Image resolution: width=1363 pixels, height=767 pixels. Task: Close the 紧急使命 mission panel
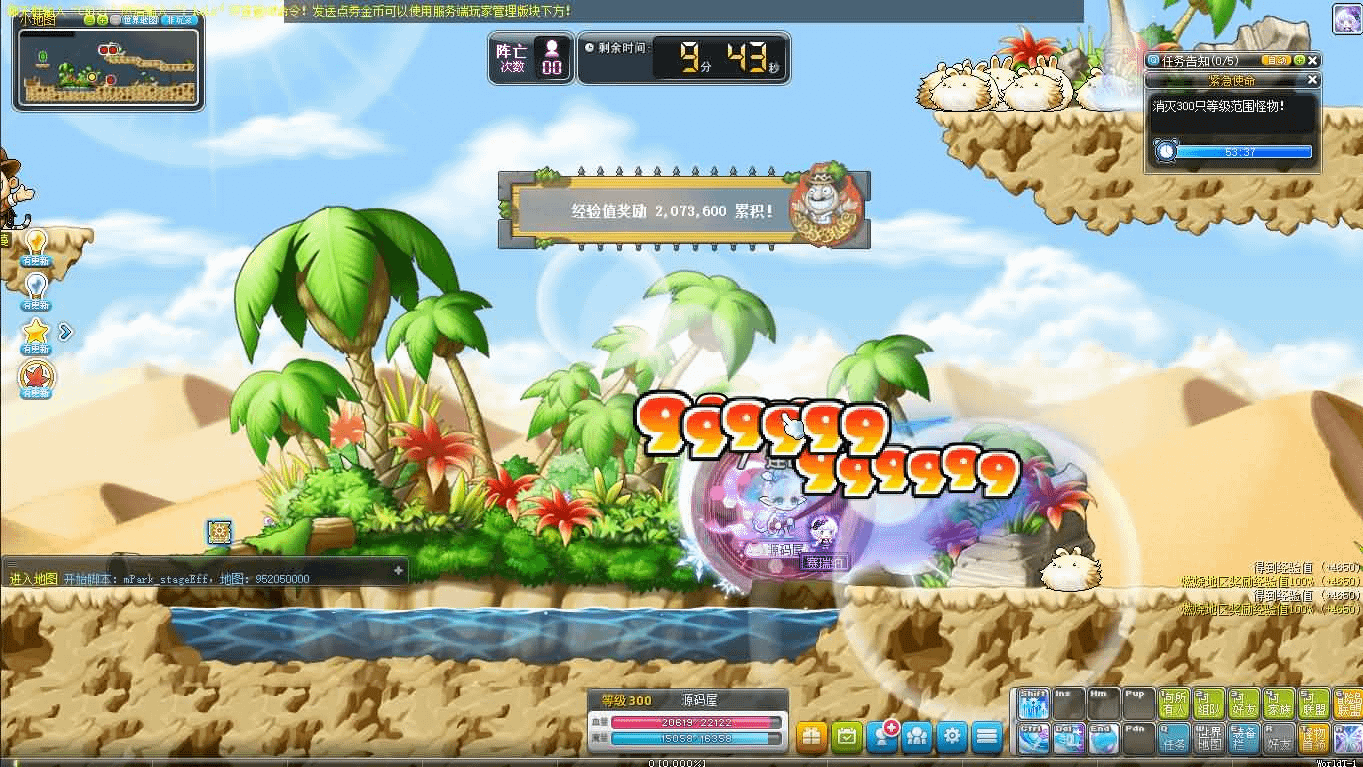[1313, 80]
